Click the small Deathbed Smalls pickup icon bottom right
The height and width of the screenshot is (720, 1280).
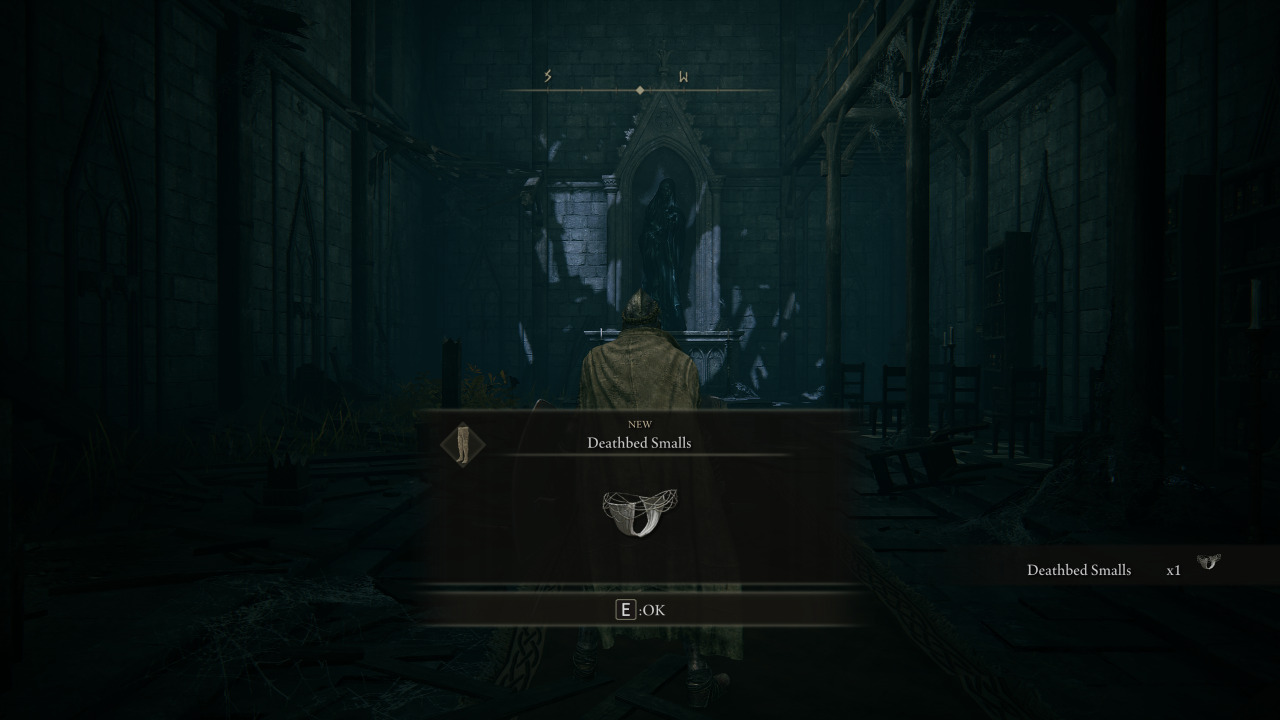tap(1208, 564)
